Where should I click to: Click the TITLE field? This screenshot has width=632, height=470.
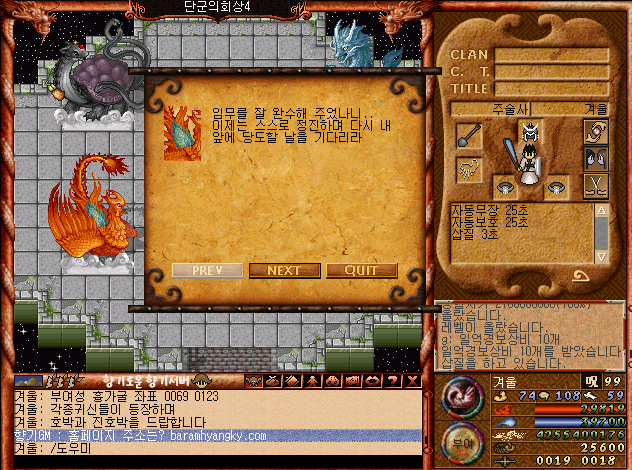point(551,88)
